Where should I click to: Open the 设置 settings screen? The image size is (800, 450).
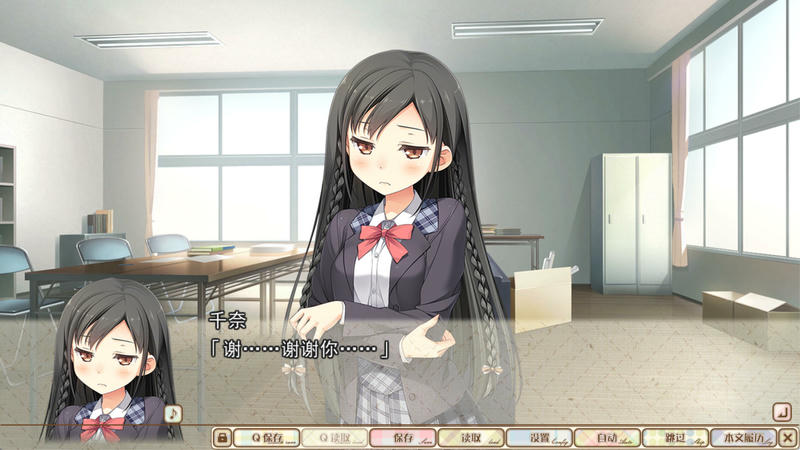point(538,437)
